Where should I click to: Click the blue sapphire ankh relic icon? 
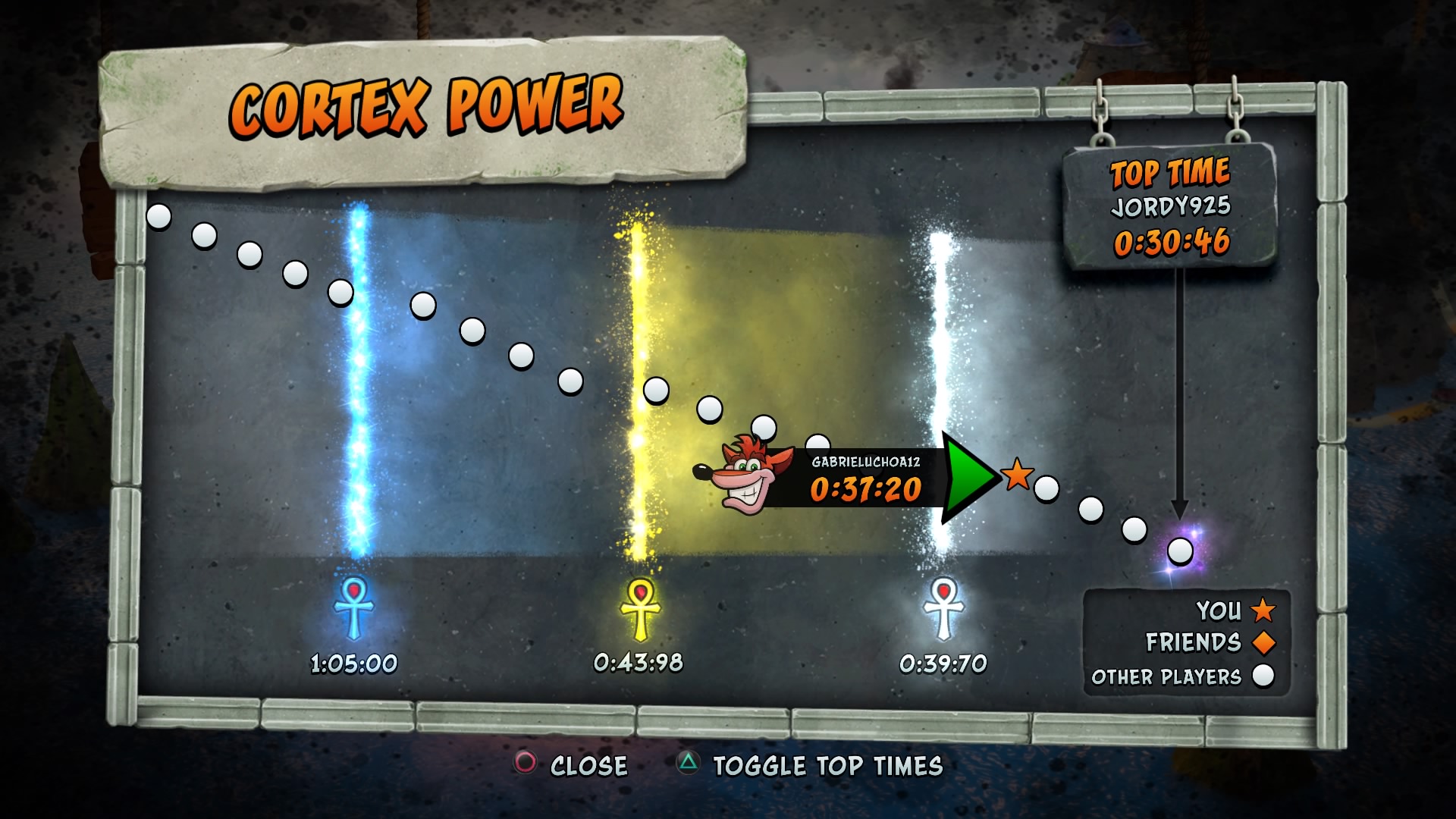click(x=354, y=607)
